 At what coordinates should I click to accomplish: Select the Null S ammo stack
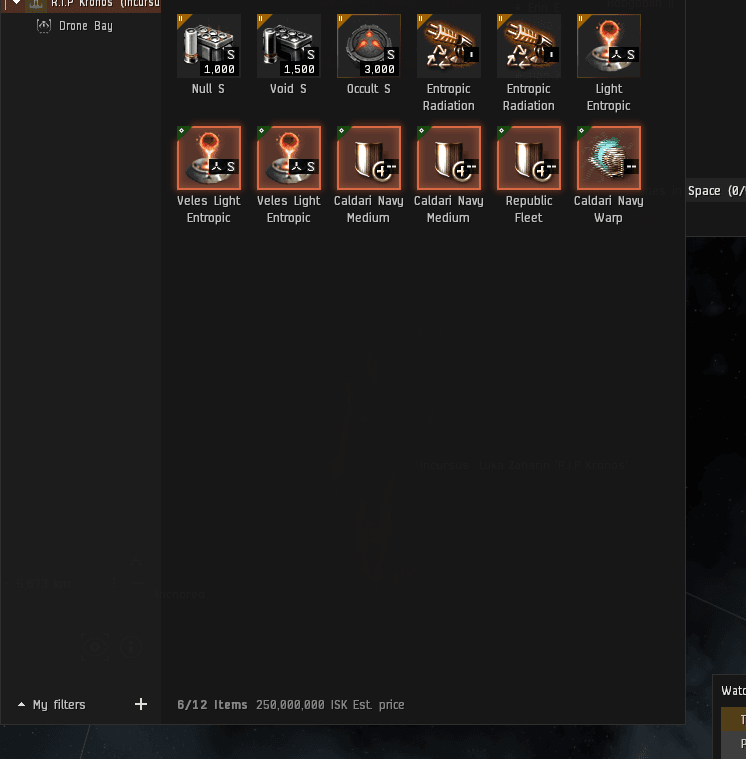tap(209, 46)
